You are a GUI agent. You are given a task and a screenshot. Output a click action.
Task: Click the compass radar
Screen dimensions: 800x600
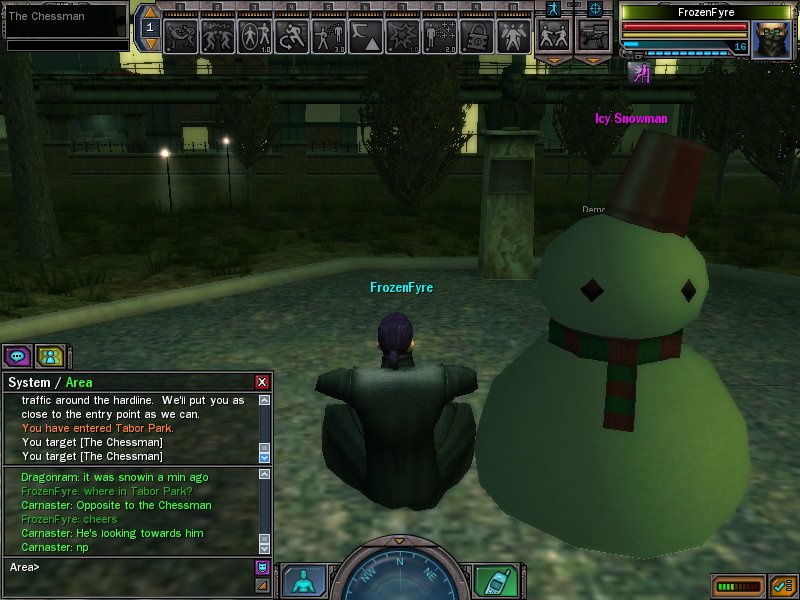pyautogui.click(x=398, y=578)
